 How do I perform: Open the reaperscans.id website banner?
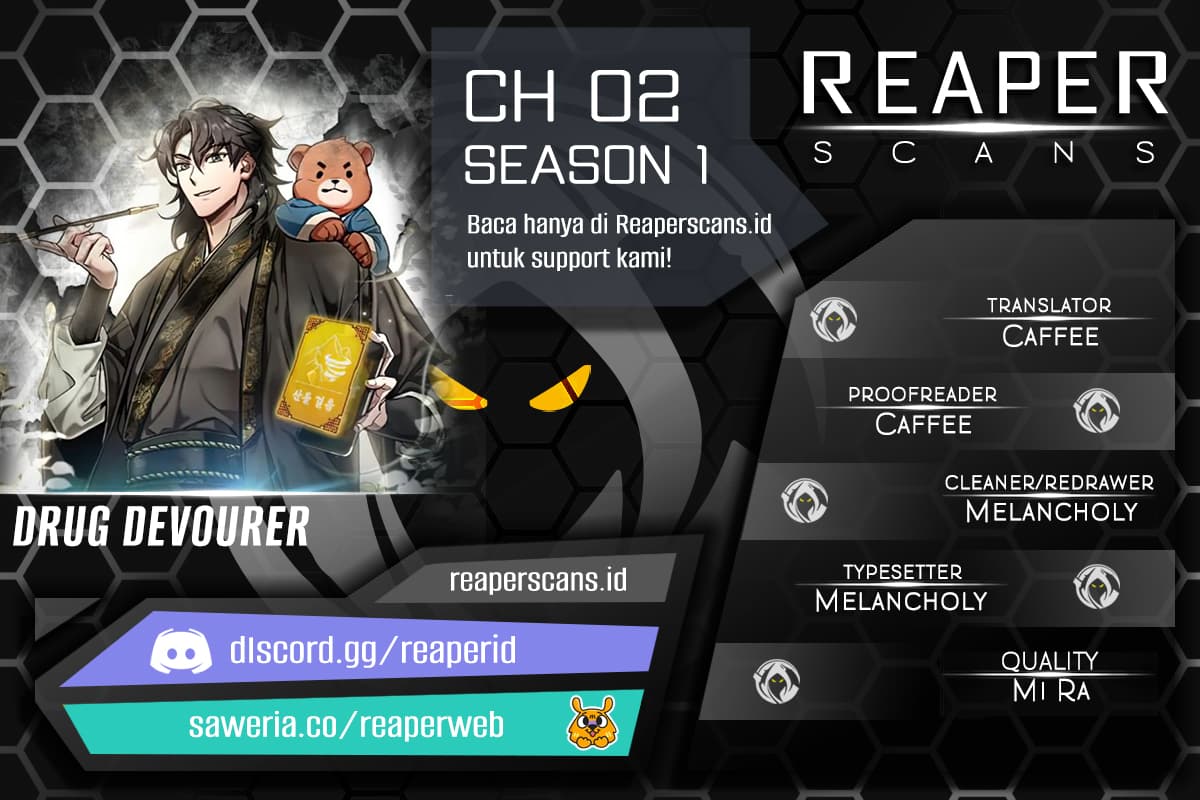[538, 579]
